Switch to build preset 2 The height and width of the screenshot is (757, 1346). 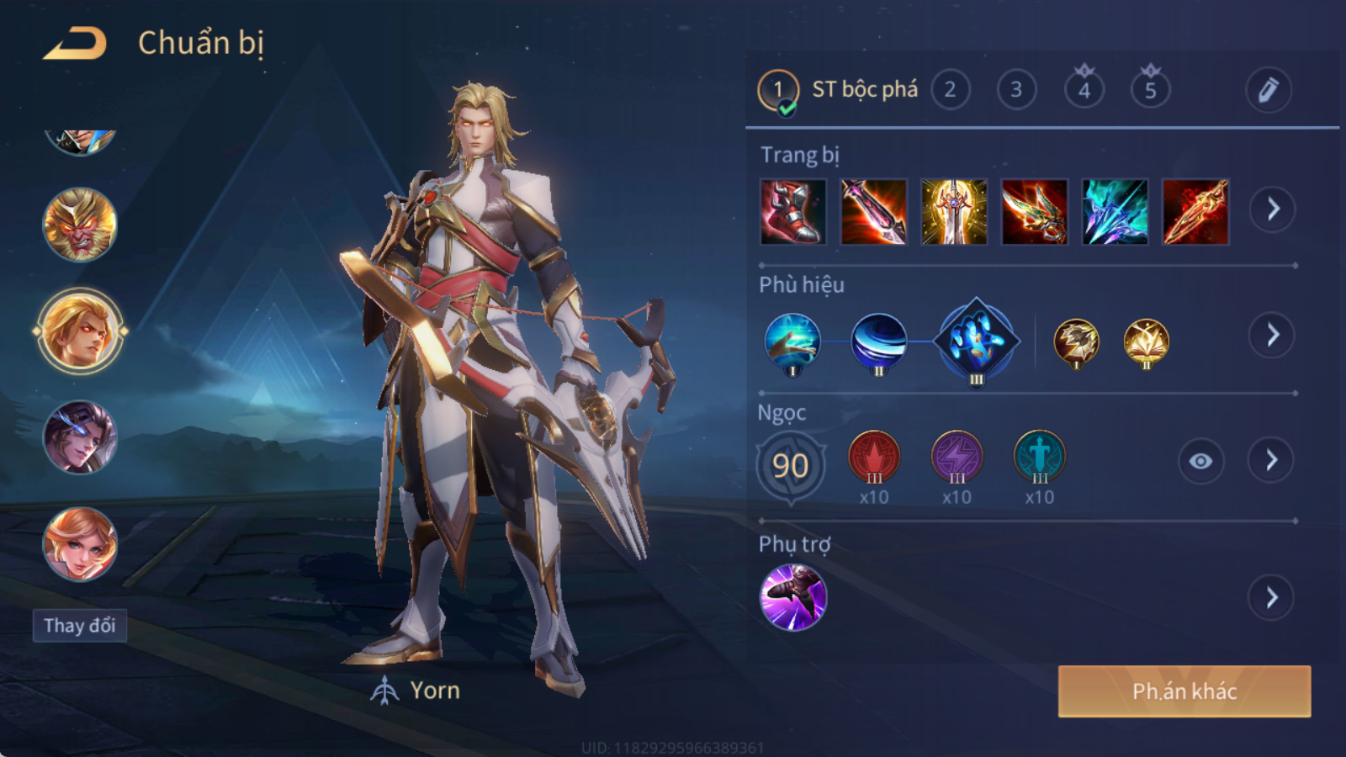pos(950,90)
